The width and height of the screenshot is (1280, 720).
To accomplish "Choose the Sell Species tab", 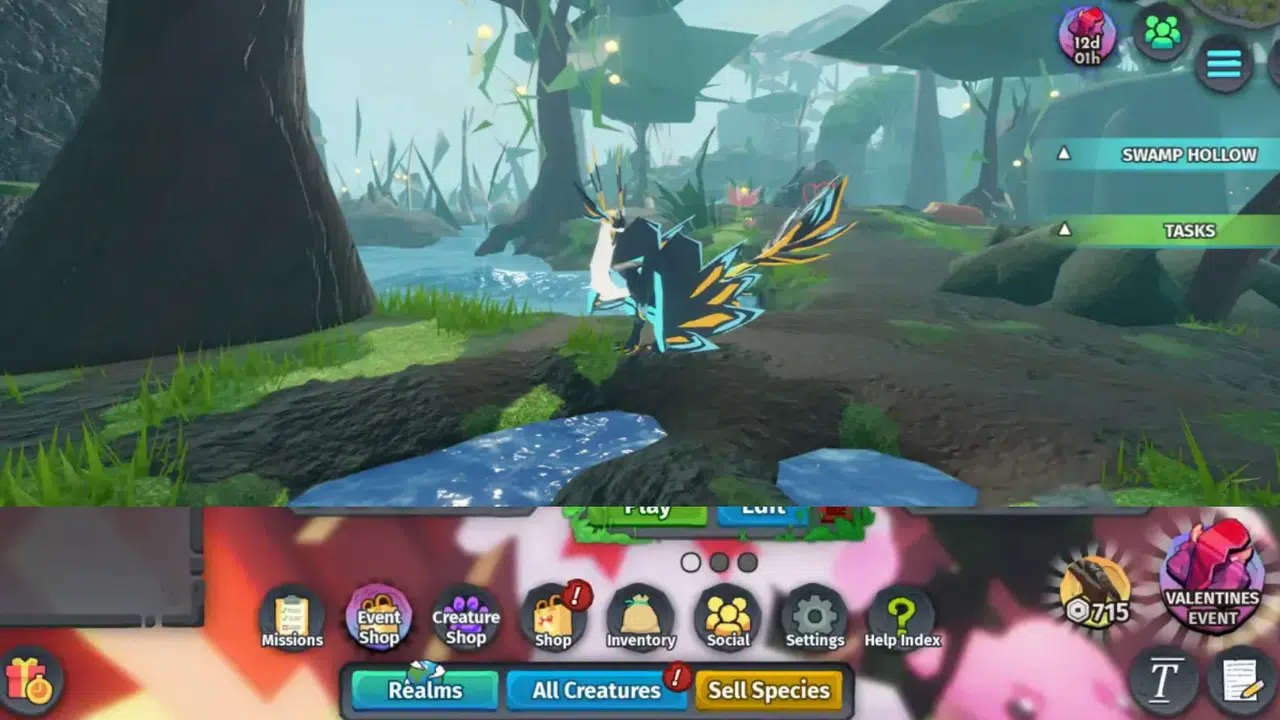I will [768, 690].
